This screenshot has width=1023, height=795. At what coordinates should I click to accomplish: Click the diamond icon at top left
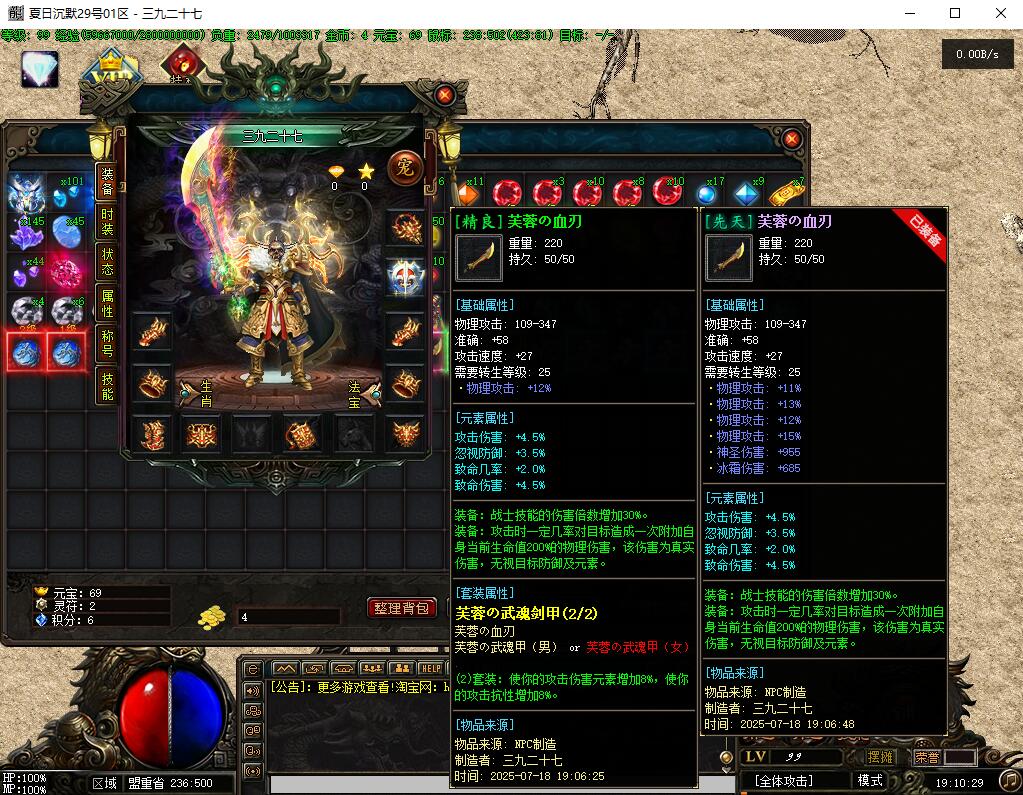point(40,69)
